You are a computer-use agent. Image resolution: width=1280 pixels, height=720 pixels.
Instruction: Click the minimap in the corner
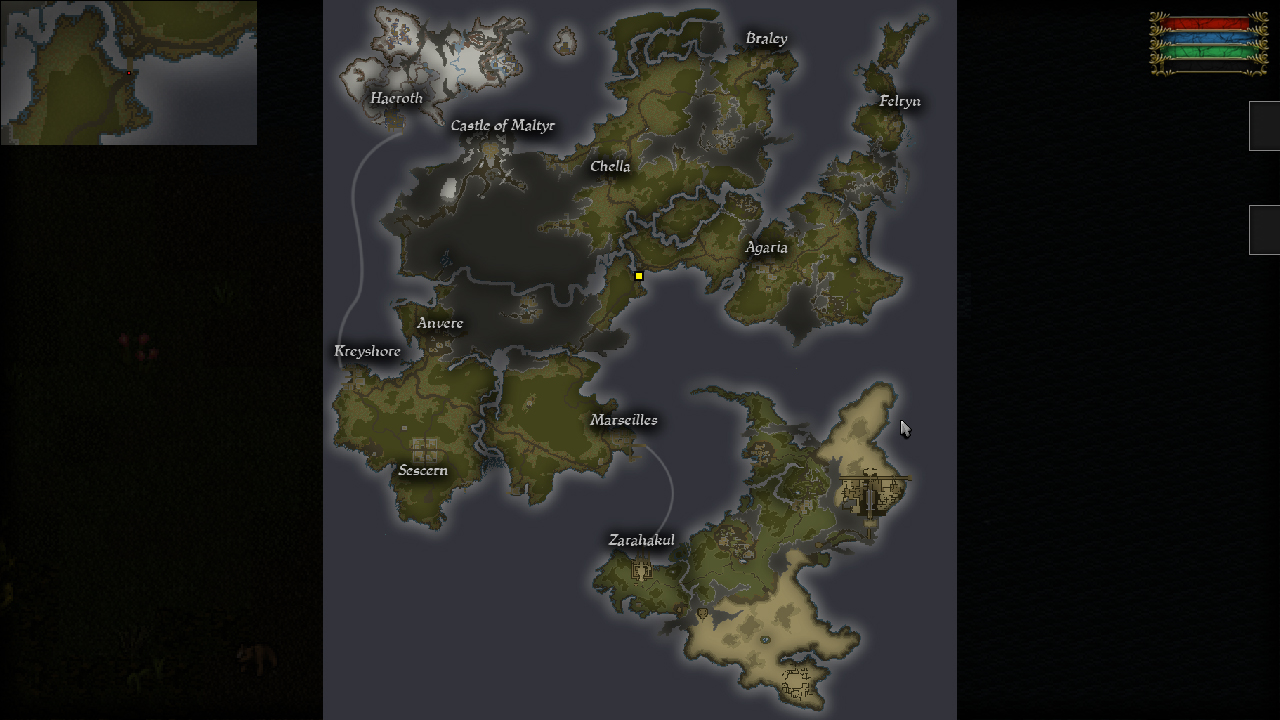tap(128, 72)
